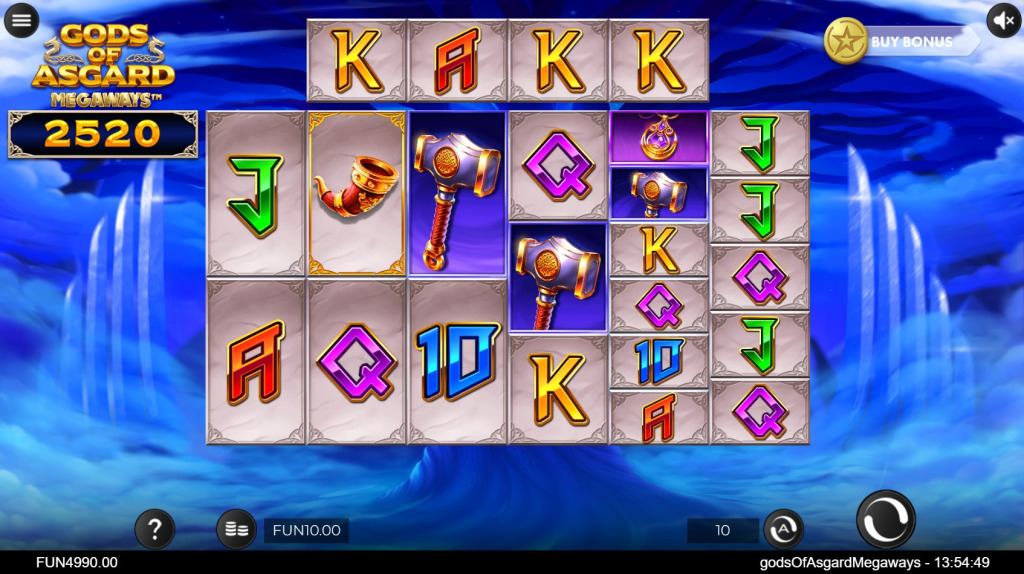
Task: Toggle the sound mute button
Action: pos(1003,20)
